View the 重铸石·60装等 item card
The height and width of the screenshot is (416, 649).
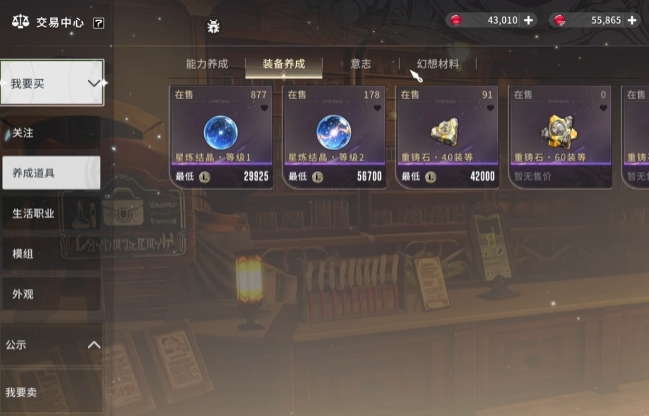pyautogui.click(x=558, y=137)
